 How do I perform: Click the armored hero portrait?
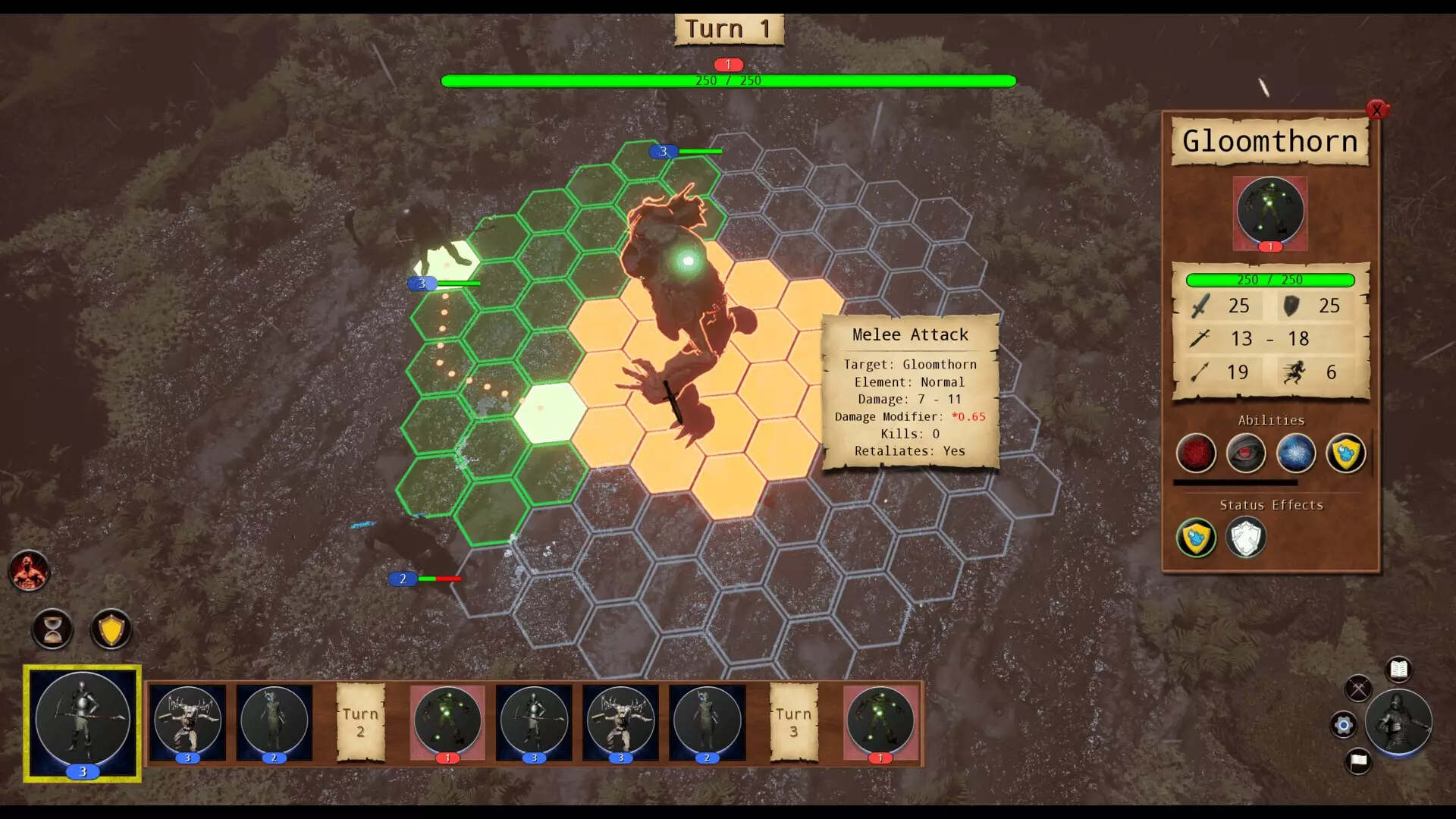click(x=1398, y=721)
